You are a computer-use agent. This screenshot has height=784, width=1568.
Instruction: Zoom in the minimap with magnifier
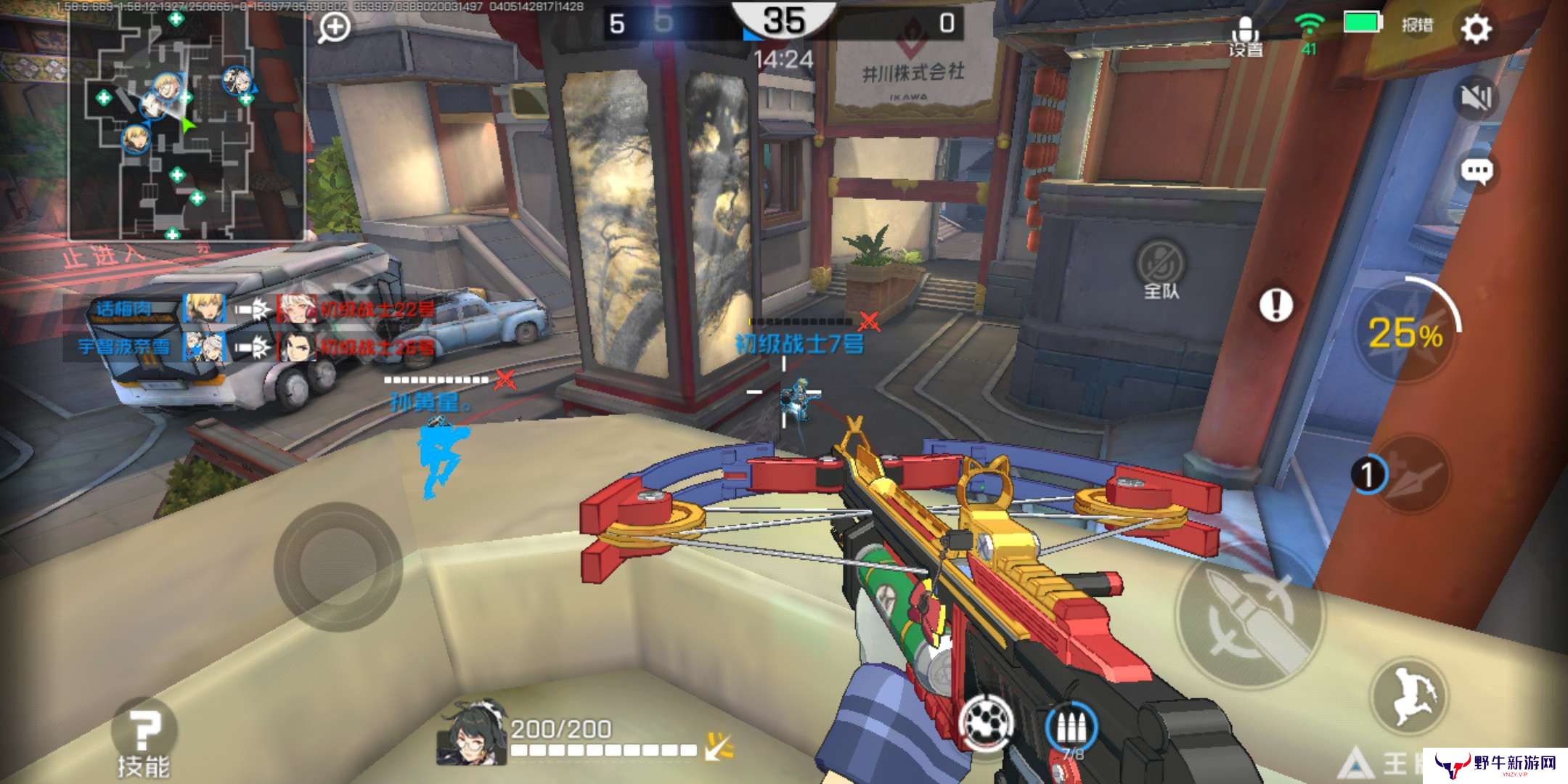[x=334, y=28]
